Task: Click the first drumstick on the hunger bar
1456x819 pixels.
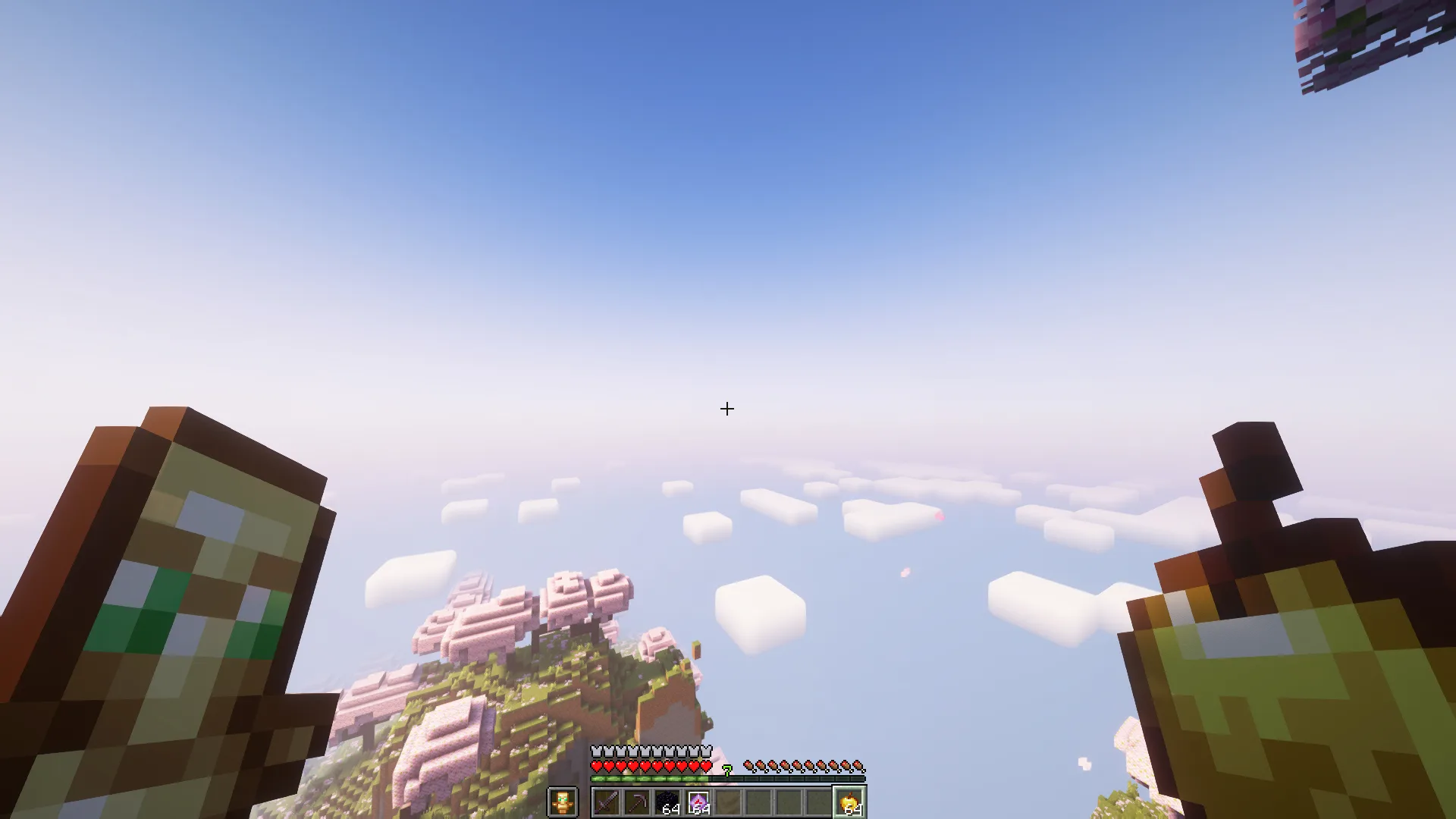Action: point(749,764)
